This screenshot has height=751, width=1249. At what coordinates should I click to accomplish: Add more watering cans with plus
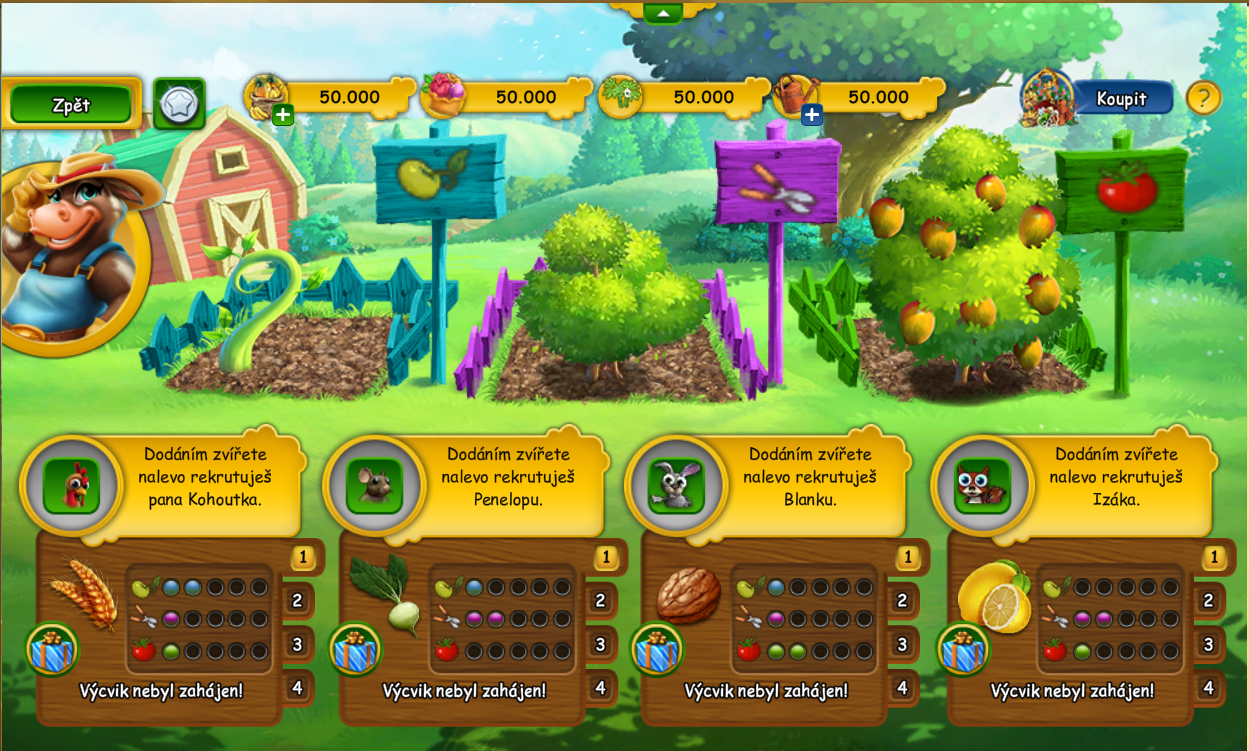[812, 115]
